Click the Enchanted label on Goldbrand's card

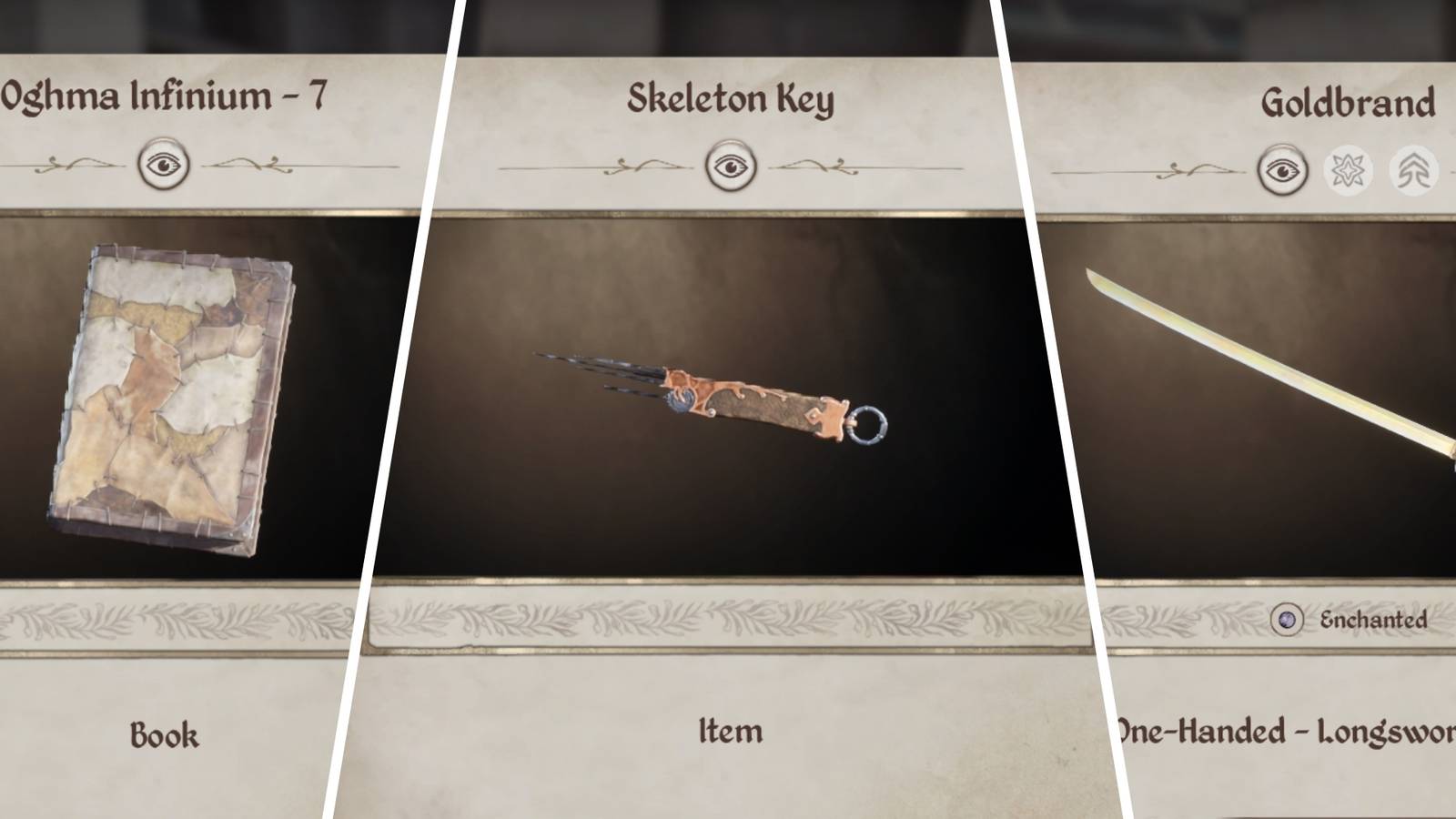pyautogui.click(x=1374, y=618)
